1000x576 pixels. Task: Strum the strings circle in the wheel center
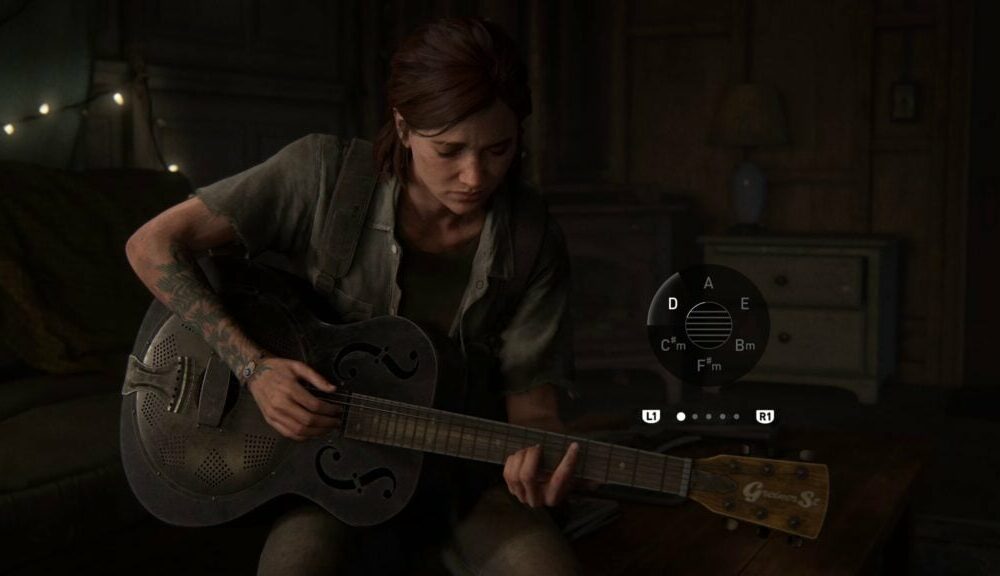[708, 325]
